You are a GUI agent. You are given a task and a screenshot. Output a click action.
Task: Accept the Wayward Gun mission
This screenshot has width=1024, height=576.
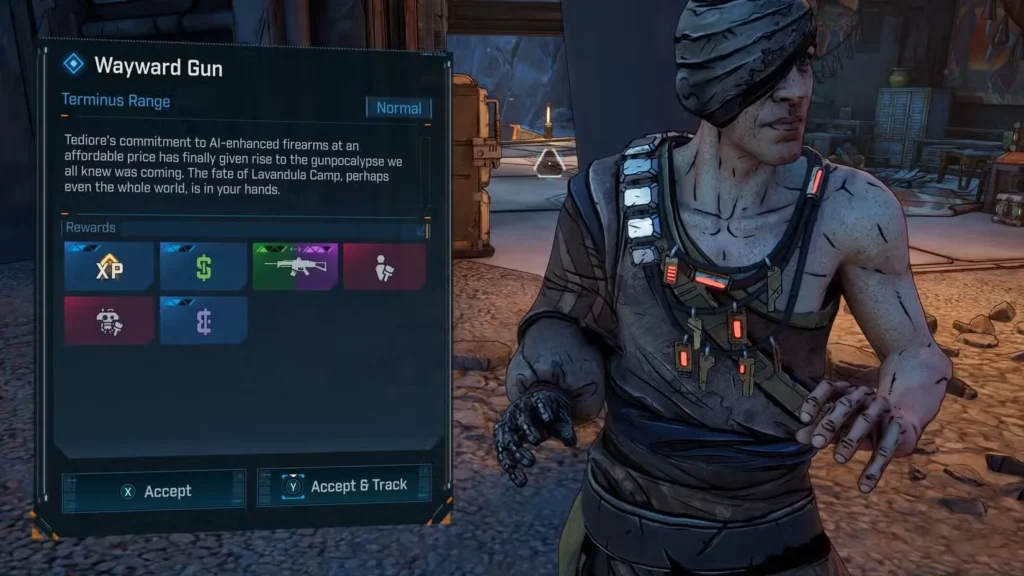click(x=154, y=491)
